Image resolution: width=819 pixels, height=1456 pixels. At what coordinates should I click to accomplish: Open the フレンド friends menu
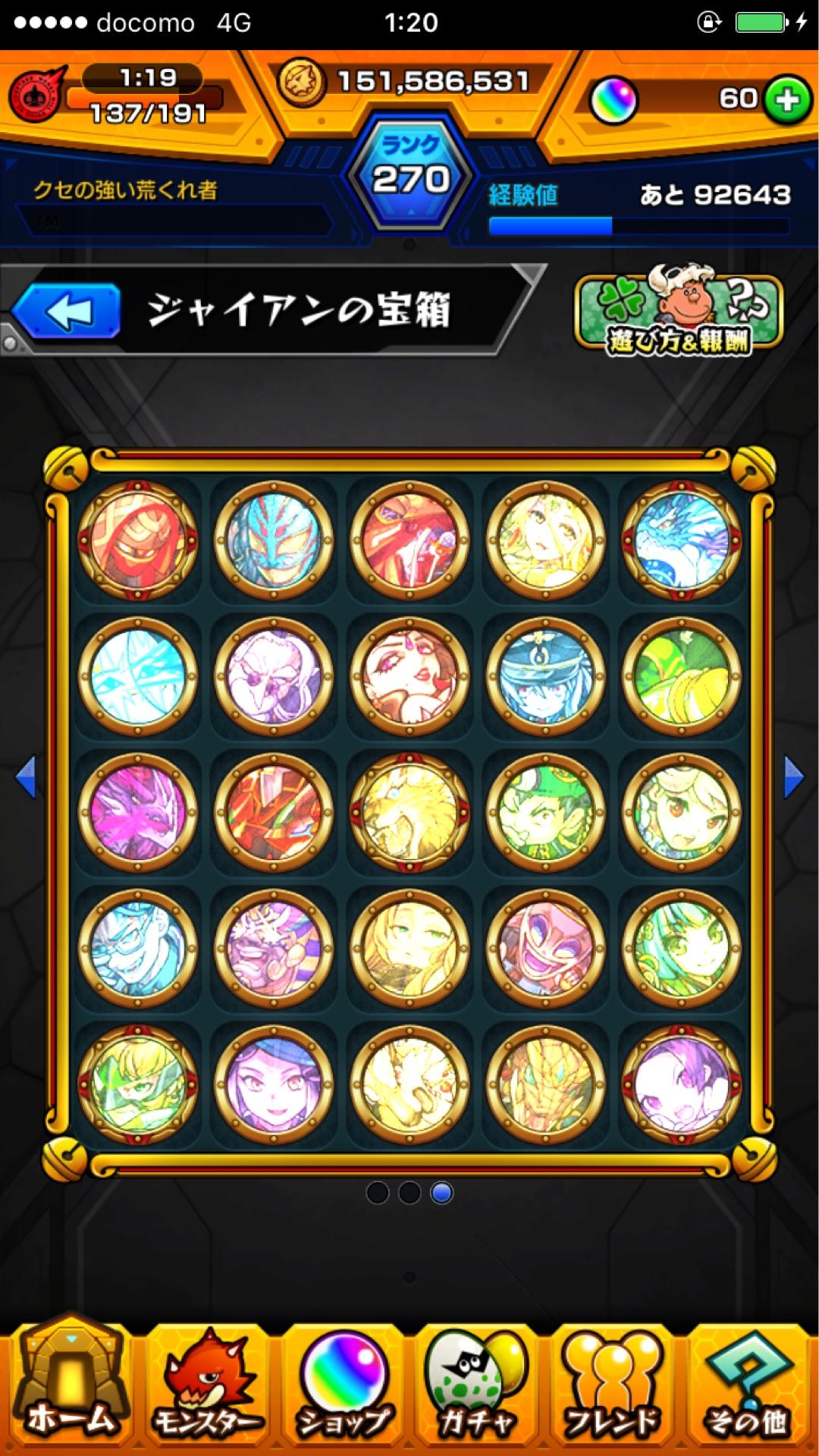click(x=611, y=1392)
